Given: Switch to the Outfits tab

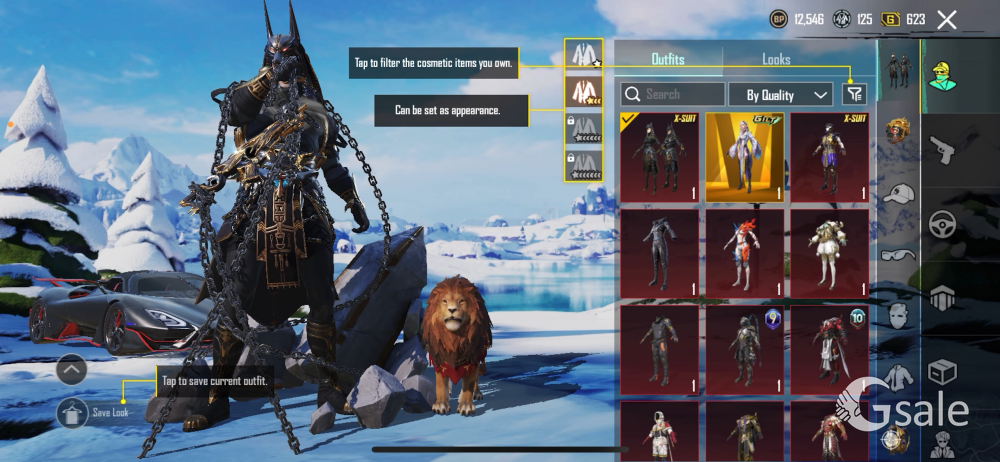Looking at the screenshot, I should pyautogui.click(x=667, y=59).
